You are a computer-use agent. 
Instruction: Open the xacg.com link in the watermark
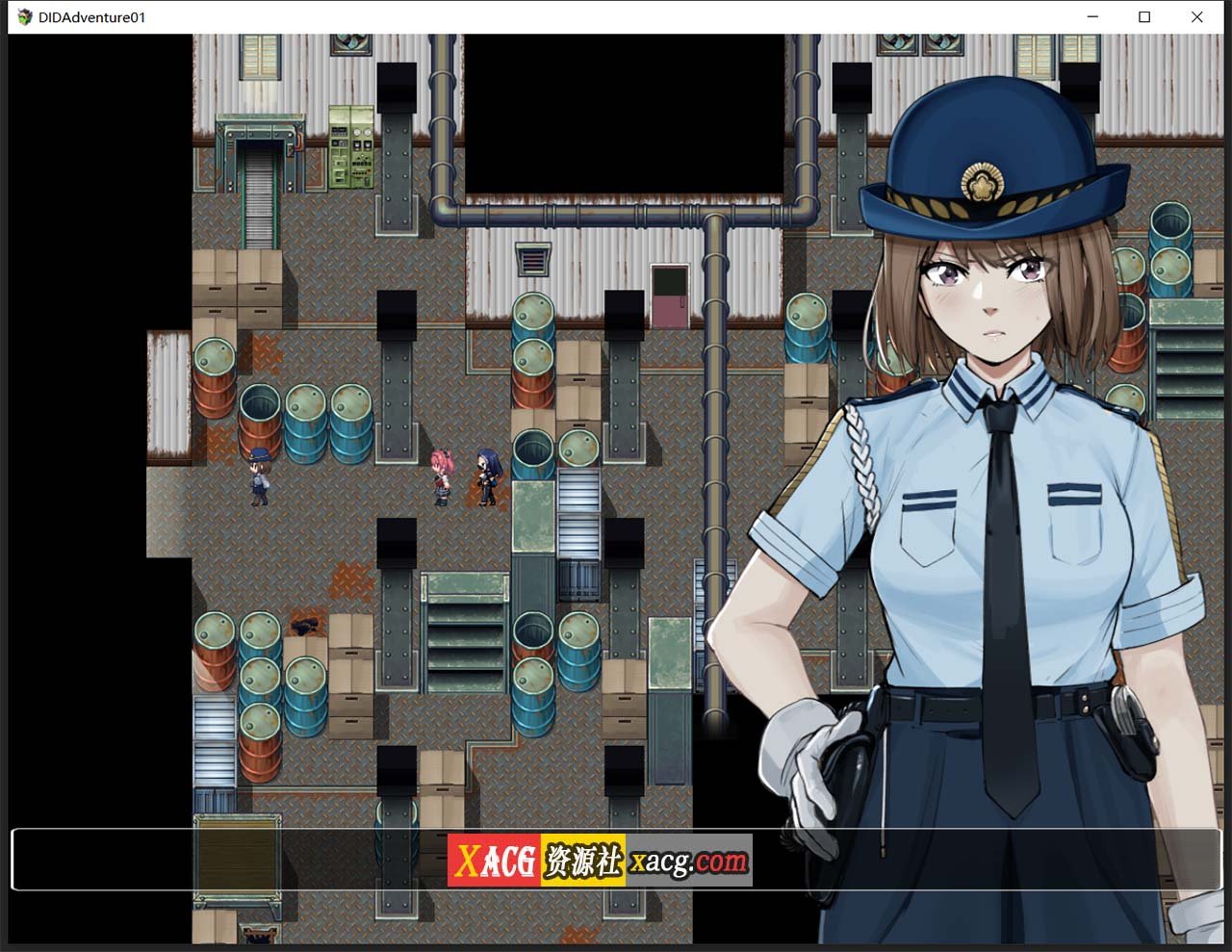pyautogui.click(x=686, y=860)
